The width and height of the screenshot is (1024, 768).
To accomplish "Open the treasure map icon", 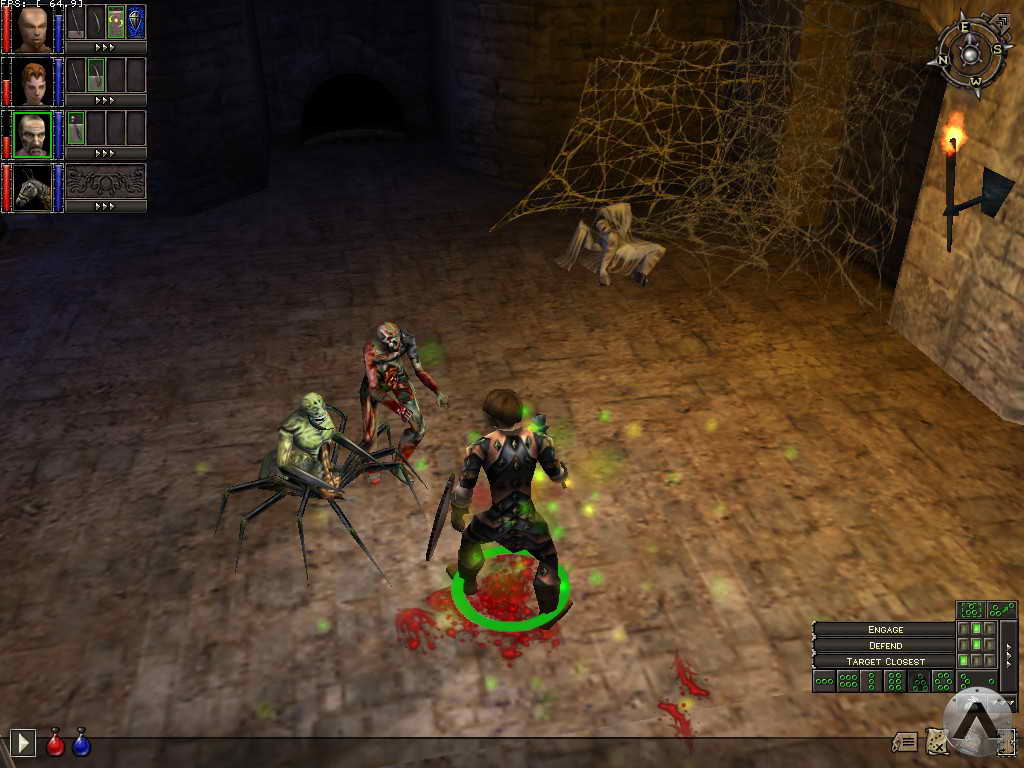I will pyautogui.click(x=935, y=741).
